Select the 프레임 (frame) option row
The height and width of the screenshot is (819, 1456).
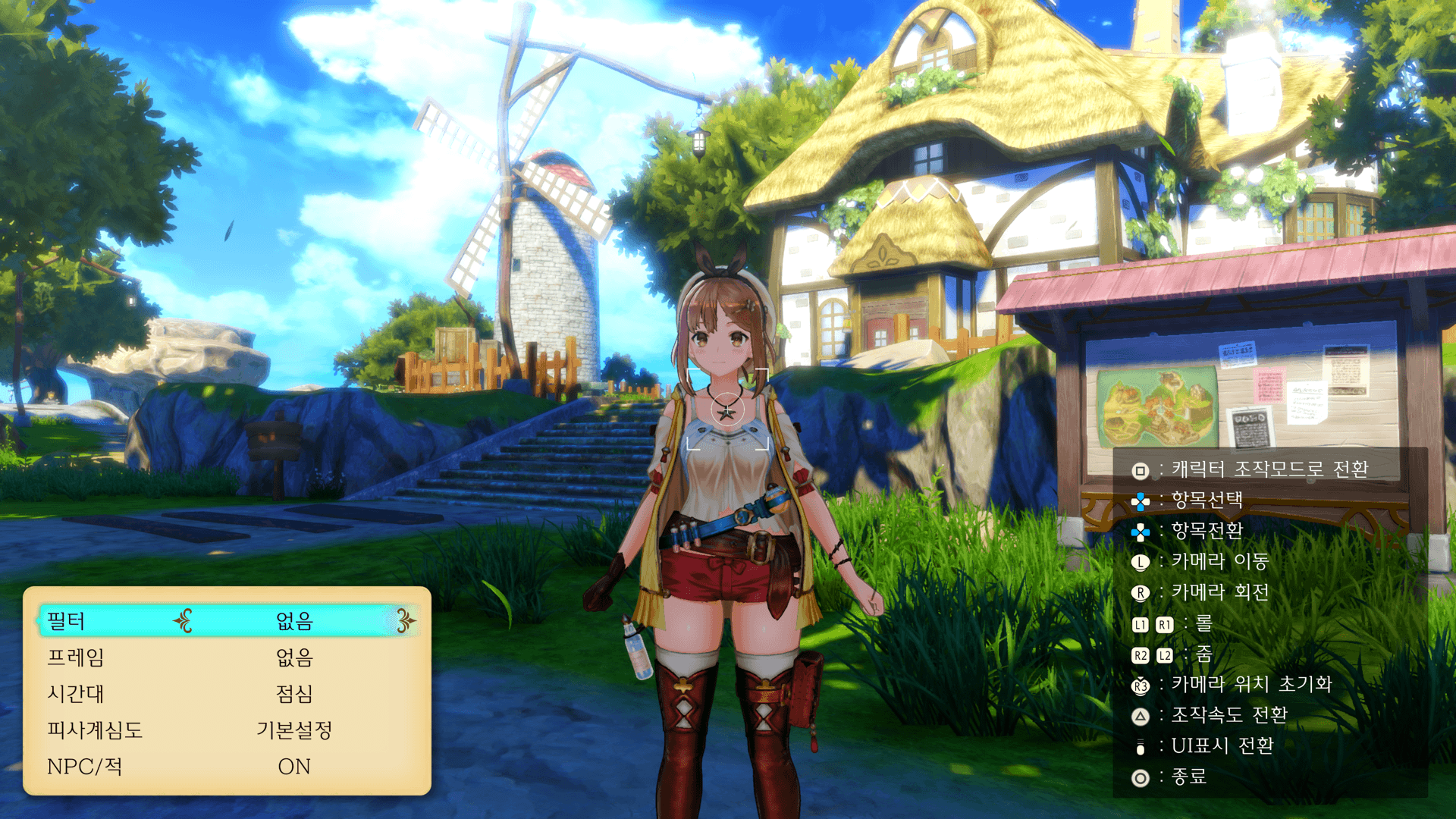tap(226, 657)
